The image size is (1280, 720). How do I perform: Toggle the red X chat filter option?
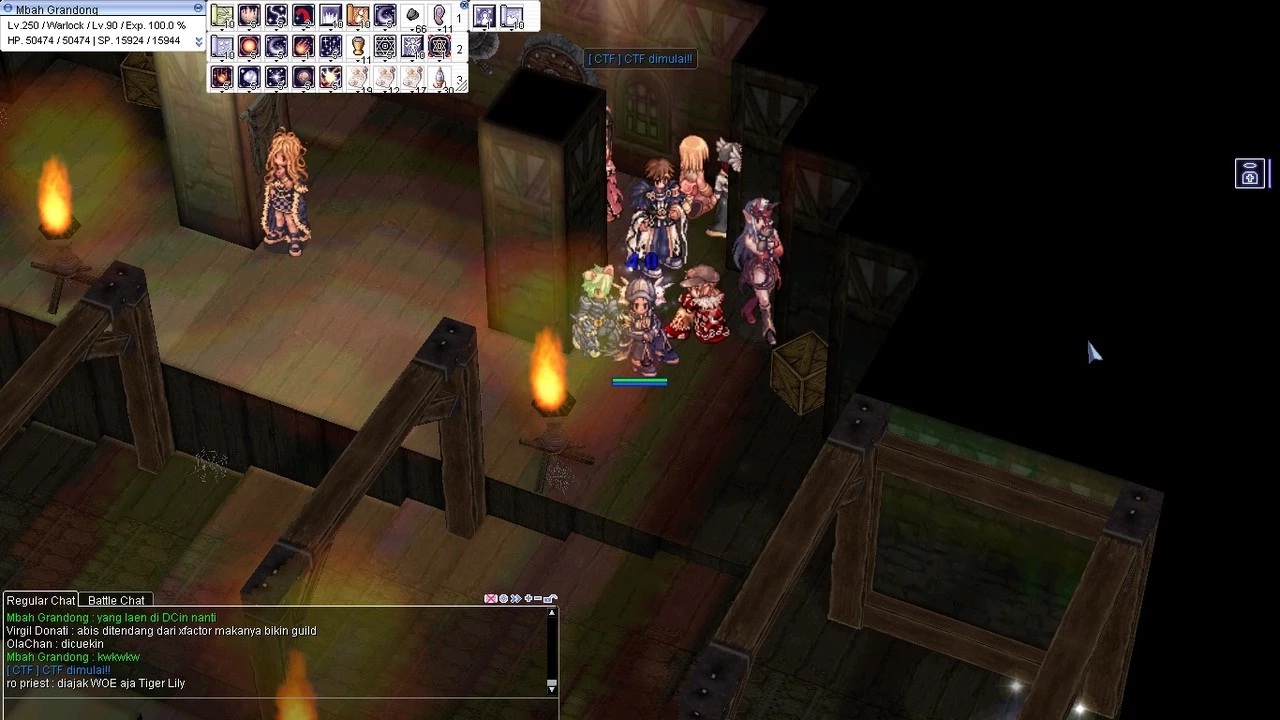click(490, 598)
